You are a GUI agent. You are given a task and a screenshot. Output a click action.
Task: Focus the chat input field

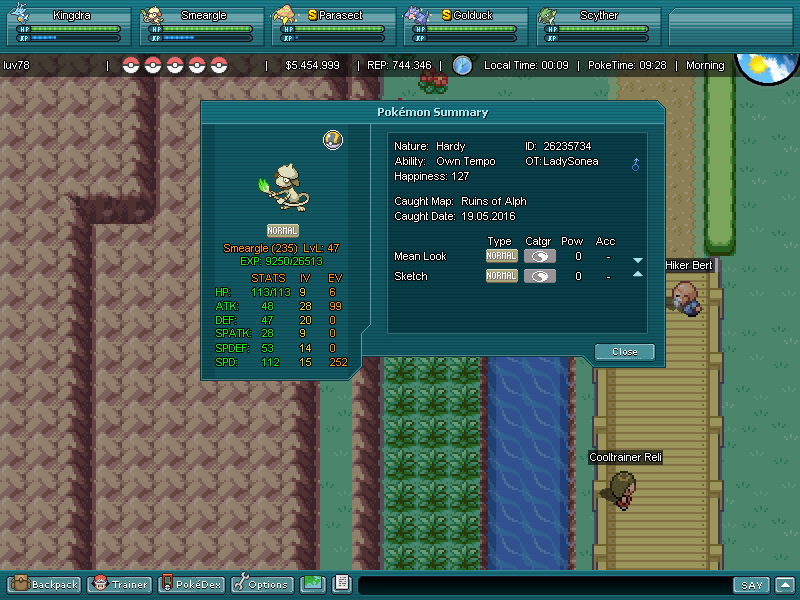coord(545,585)
